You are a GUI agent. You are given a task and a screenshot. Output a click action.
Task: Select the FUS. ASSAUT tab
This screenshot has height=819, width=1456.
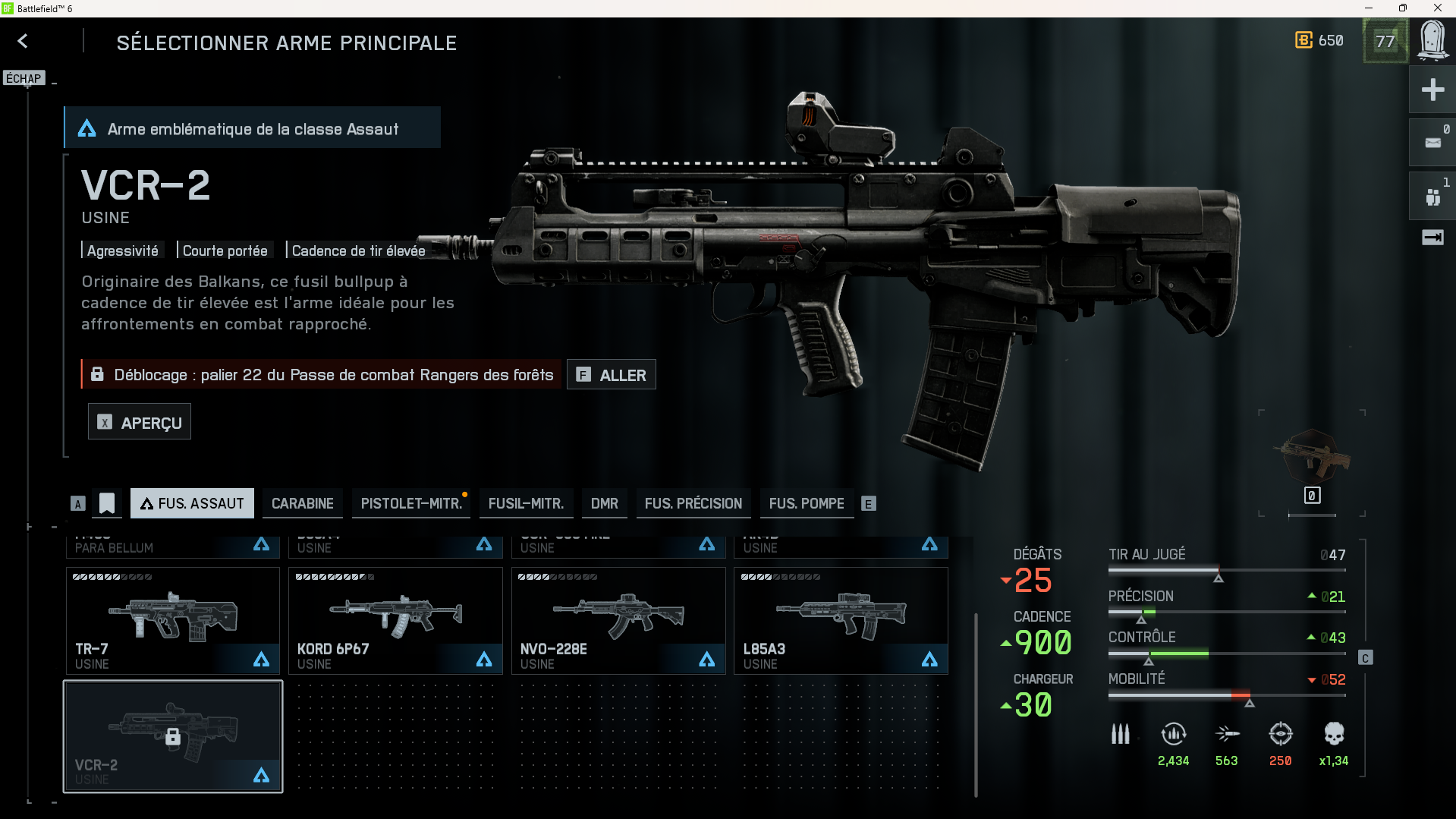point(192,503)
